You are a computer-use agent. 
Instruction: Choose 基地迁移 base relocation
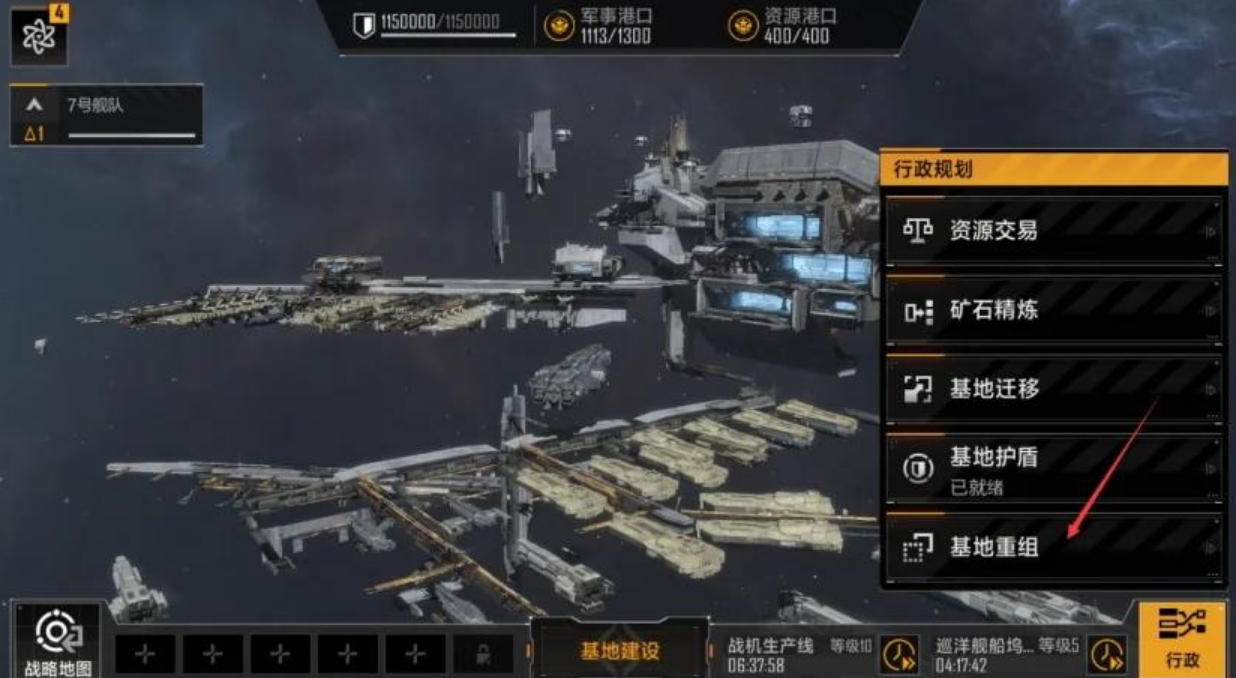tap(1053, 389)
